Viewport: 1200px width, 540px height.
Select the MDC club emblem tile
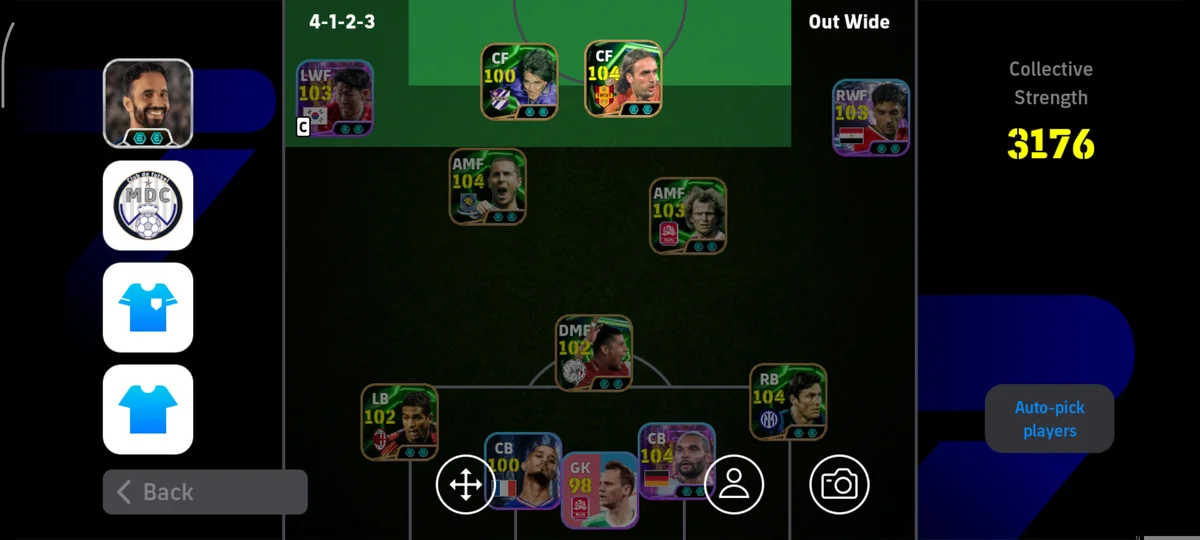[x=148, y=205]
